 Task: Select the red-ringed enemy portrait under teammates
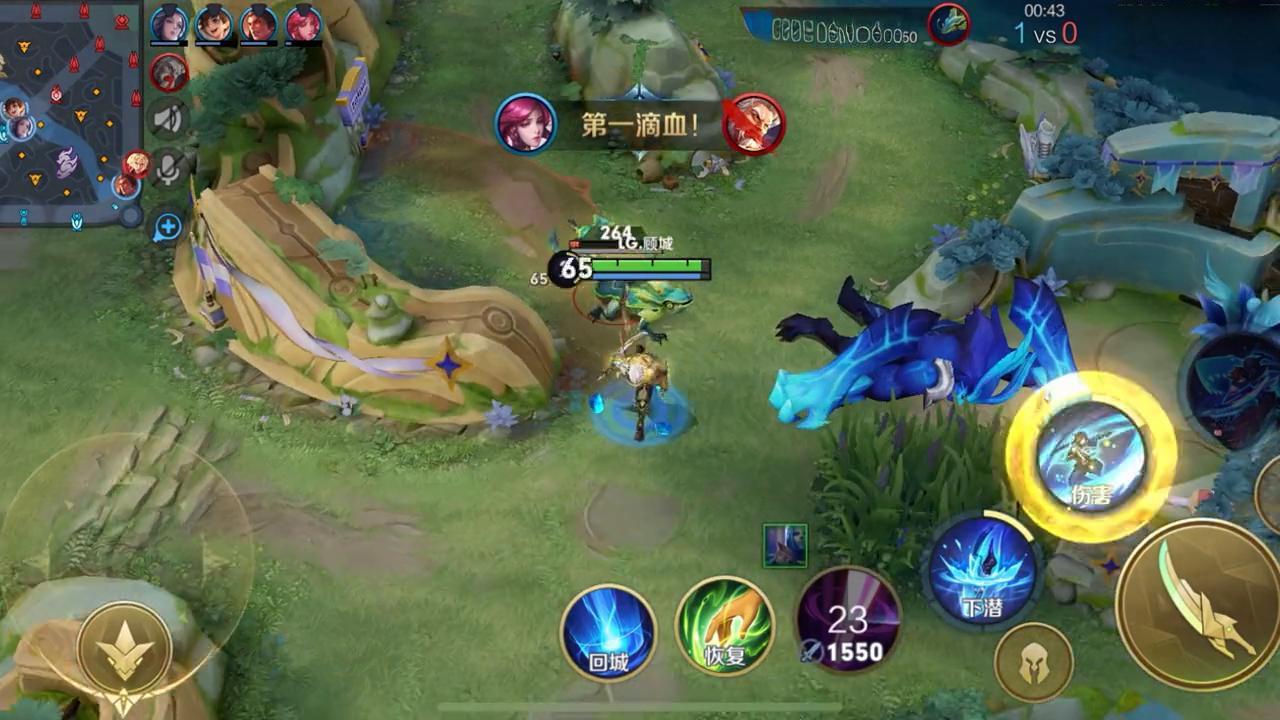pos(169,72)
